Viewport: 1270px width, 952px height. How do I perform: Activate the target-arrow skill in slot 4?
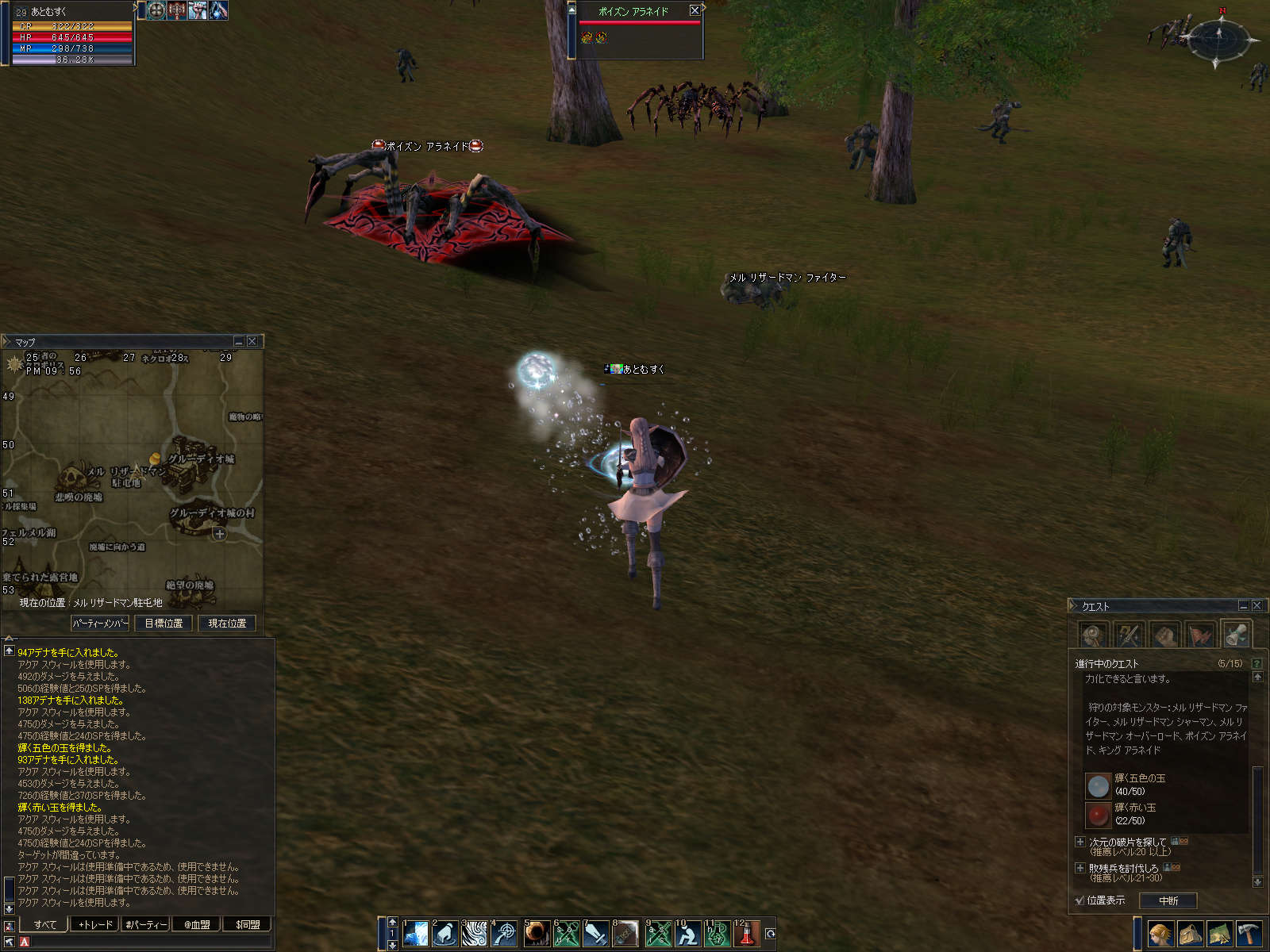pos(505,934)
